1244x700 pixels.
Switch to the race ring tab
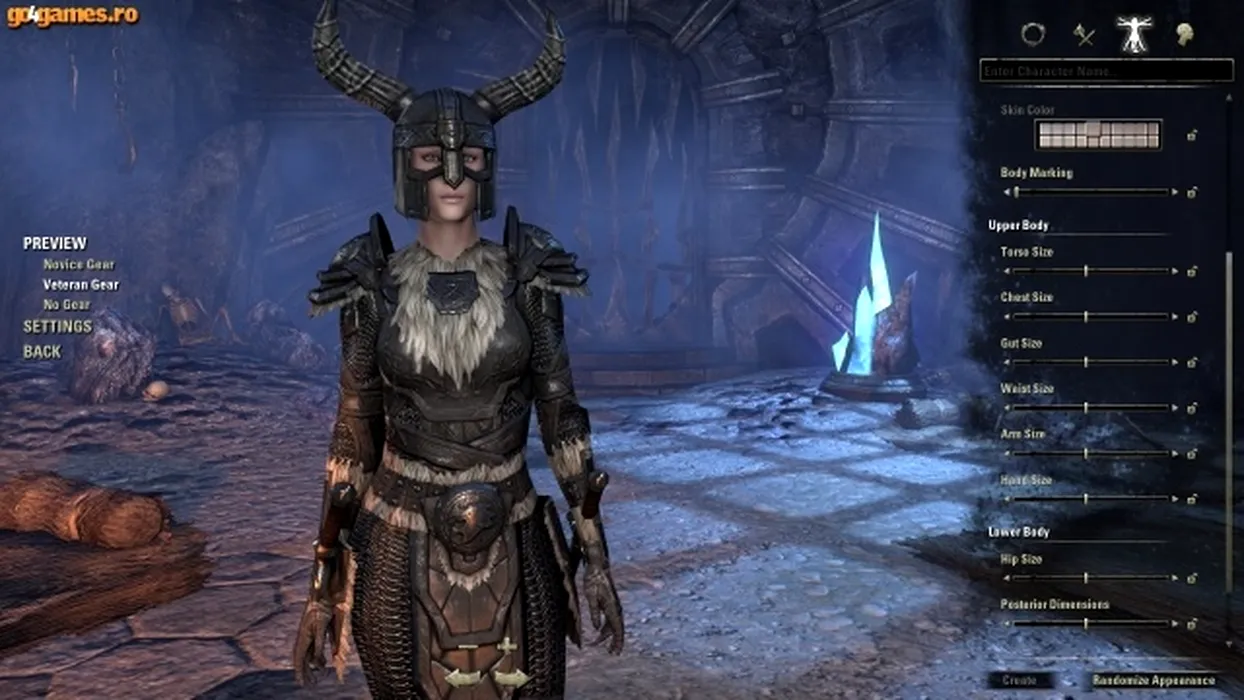click(x=1032, y=35)
